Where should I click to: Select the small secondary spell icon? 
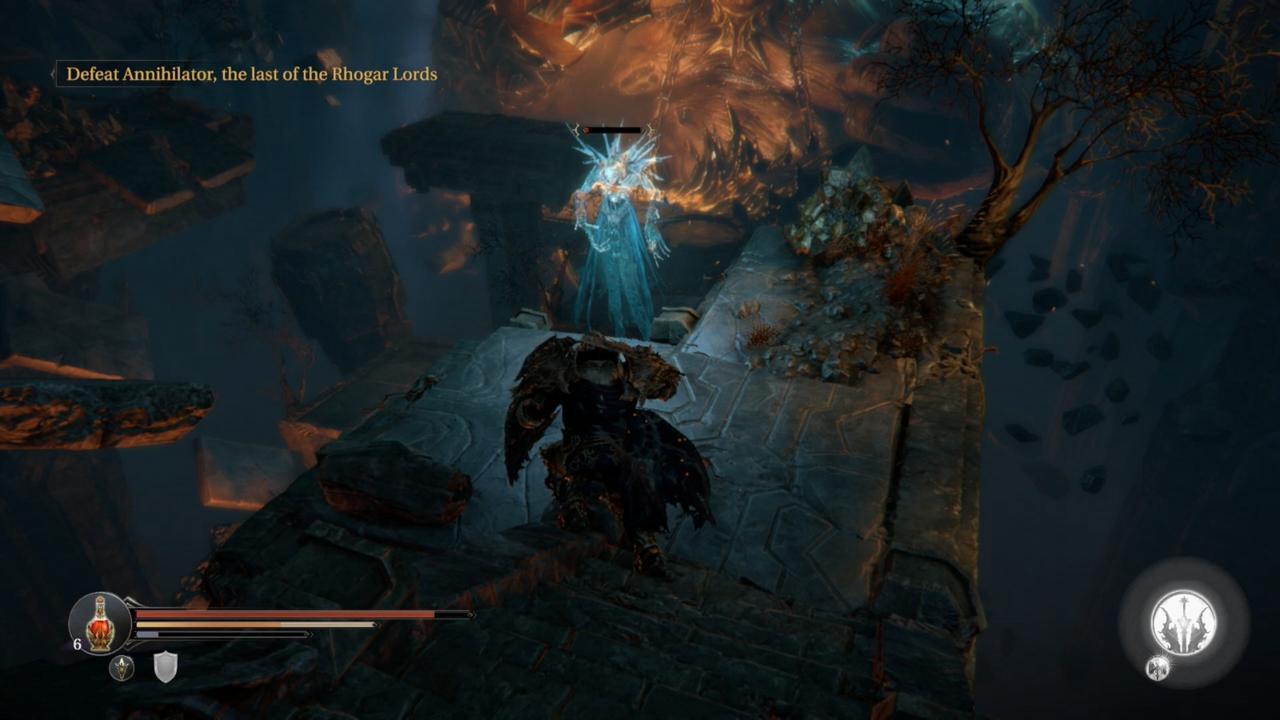[1157, 669]
